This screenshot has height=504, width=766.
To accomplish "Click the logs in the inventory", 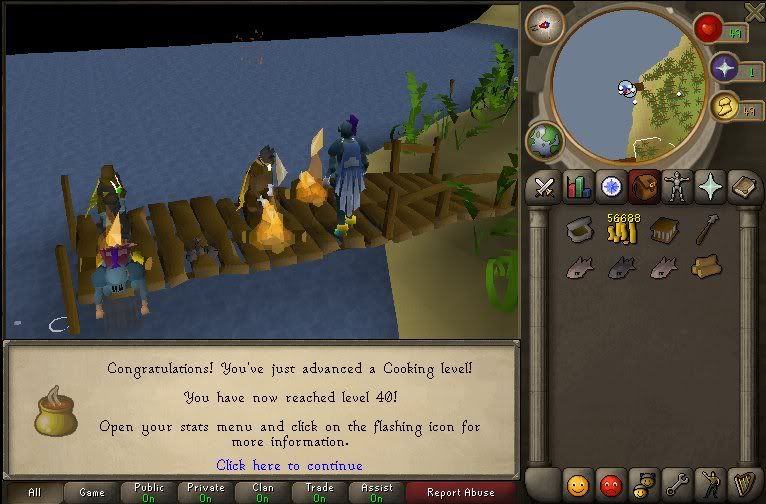I will 706,267.
